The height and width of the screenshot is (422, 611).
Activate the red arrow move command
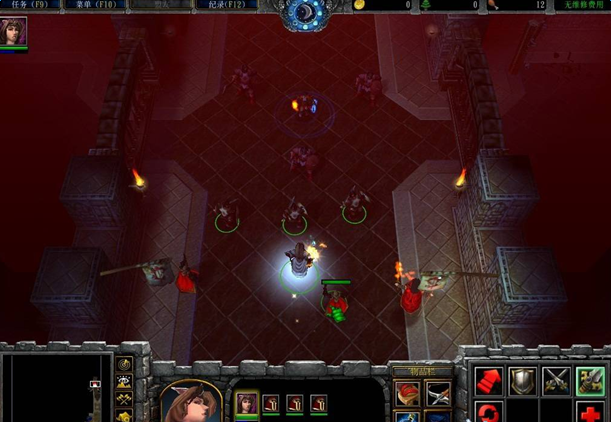pos(488,381)
